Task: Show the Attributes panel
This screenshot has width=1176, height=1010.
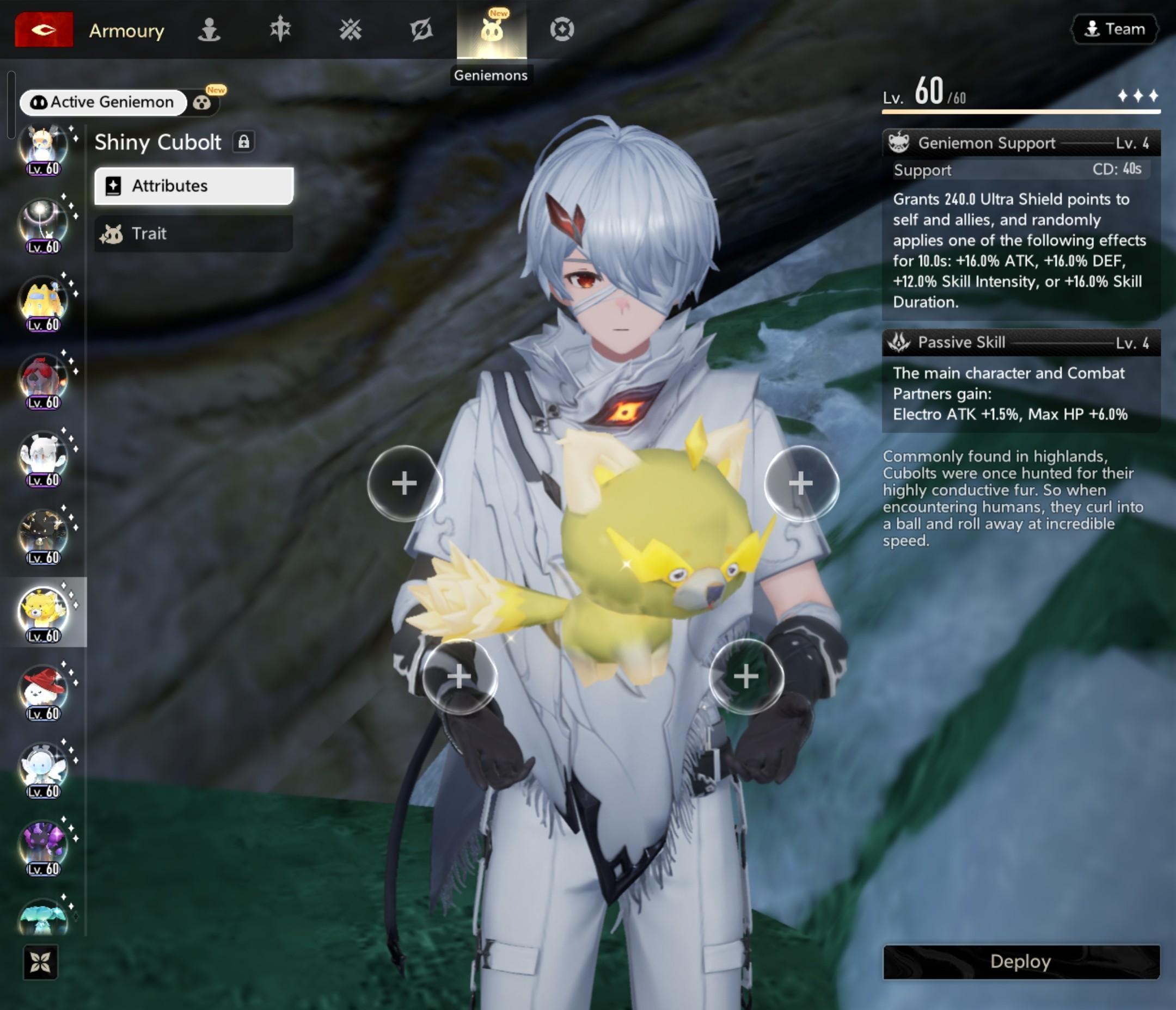Action: click(193, 186)
